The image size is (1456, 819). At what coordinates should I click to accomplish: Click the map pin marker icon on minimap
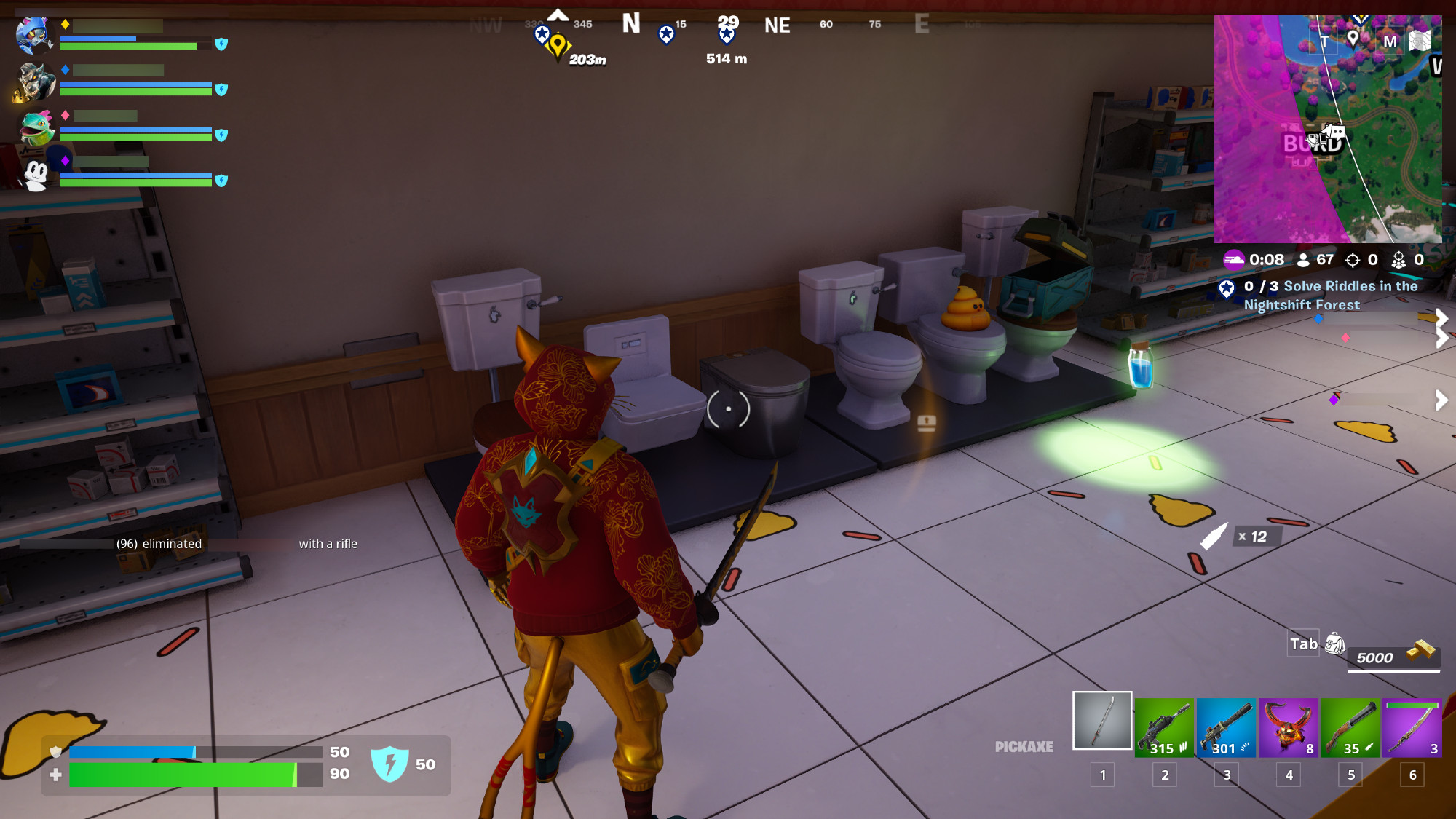coord(1353,39)
